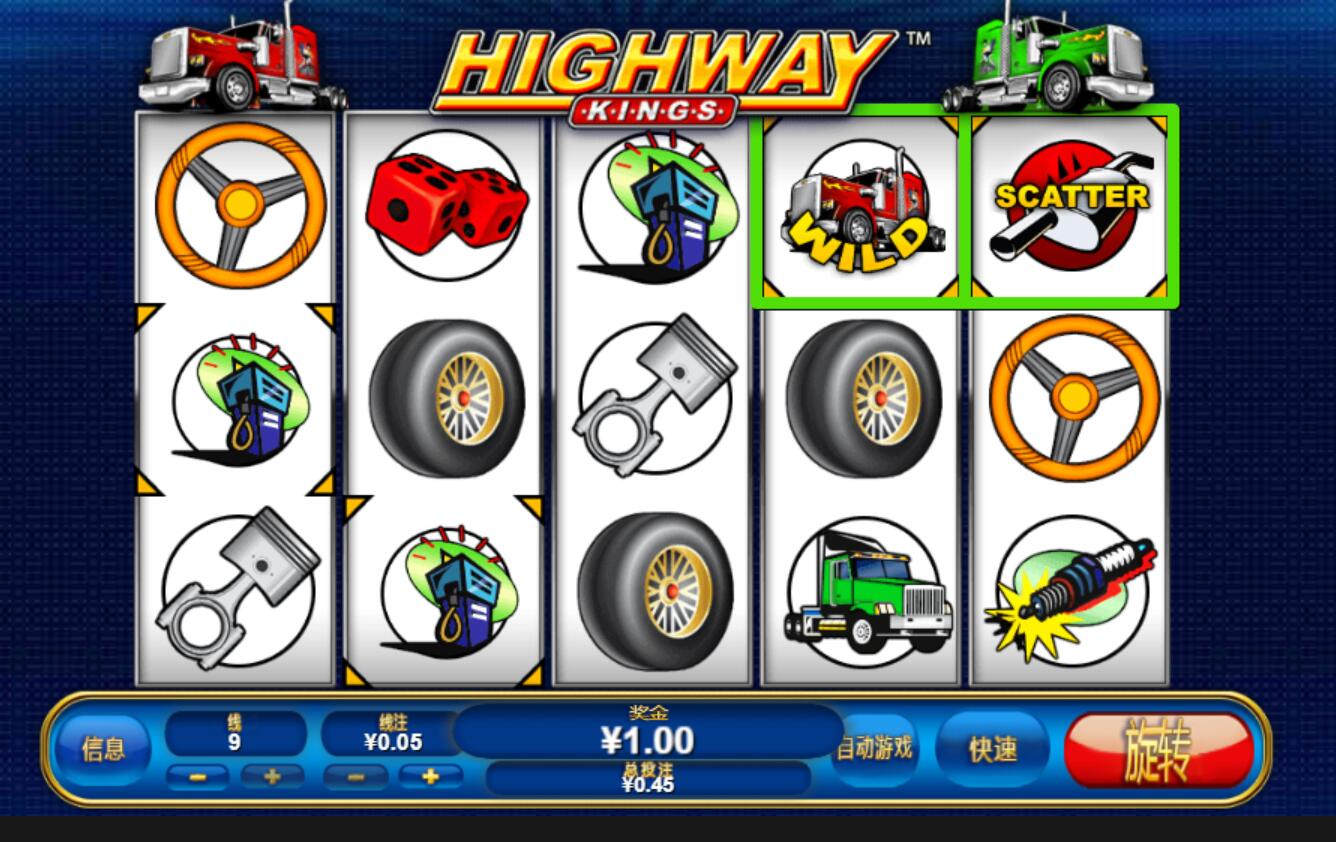Spin the reels with the red 旋转 button
The image size is (1336, 842).
pos(1158,750)
